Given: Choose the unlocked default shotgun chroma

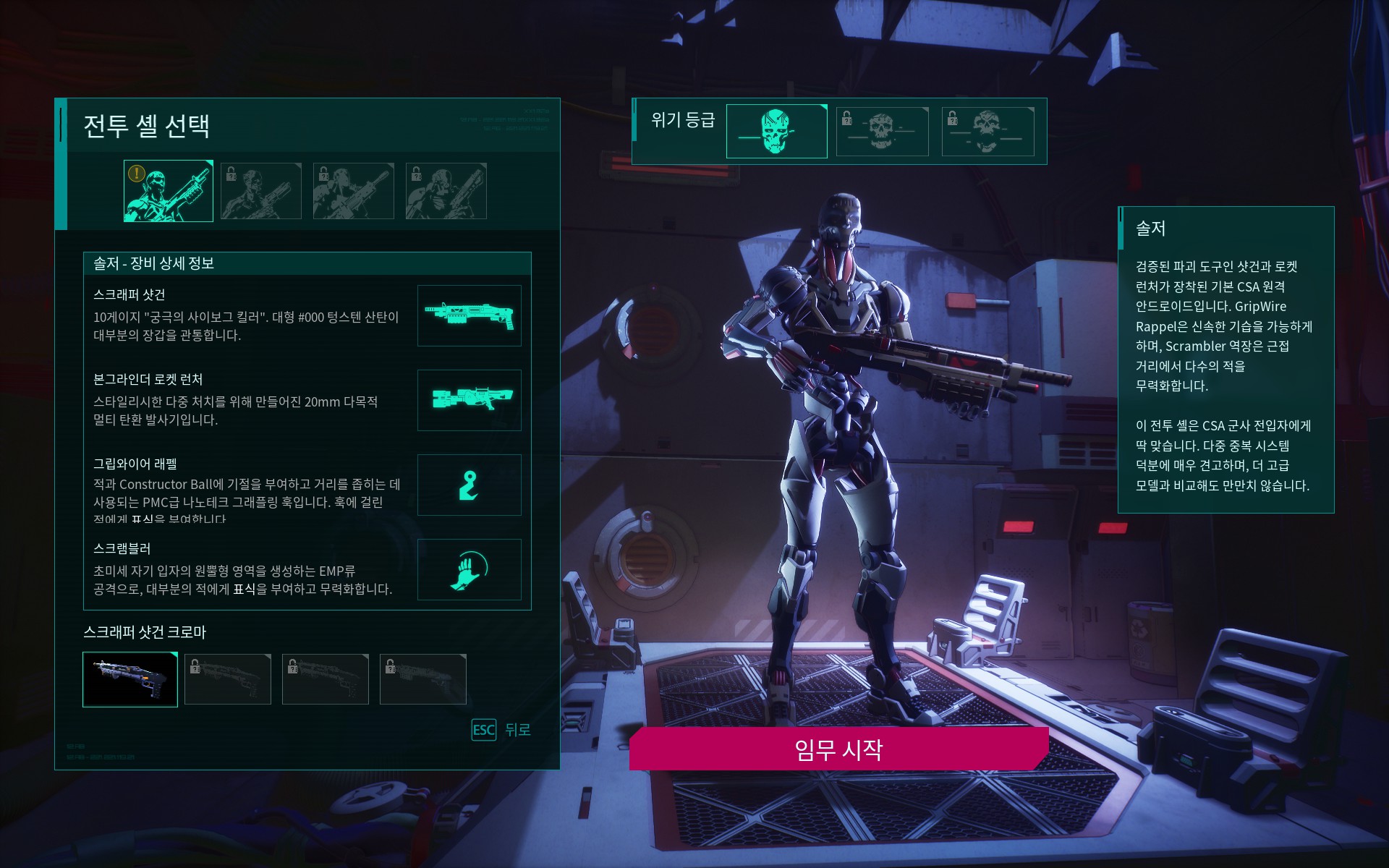Looking at the screenshot, I should (x=130, y=679).
